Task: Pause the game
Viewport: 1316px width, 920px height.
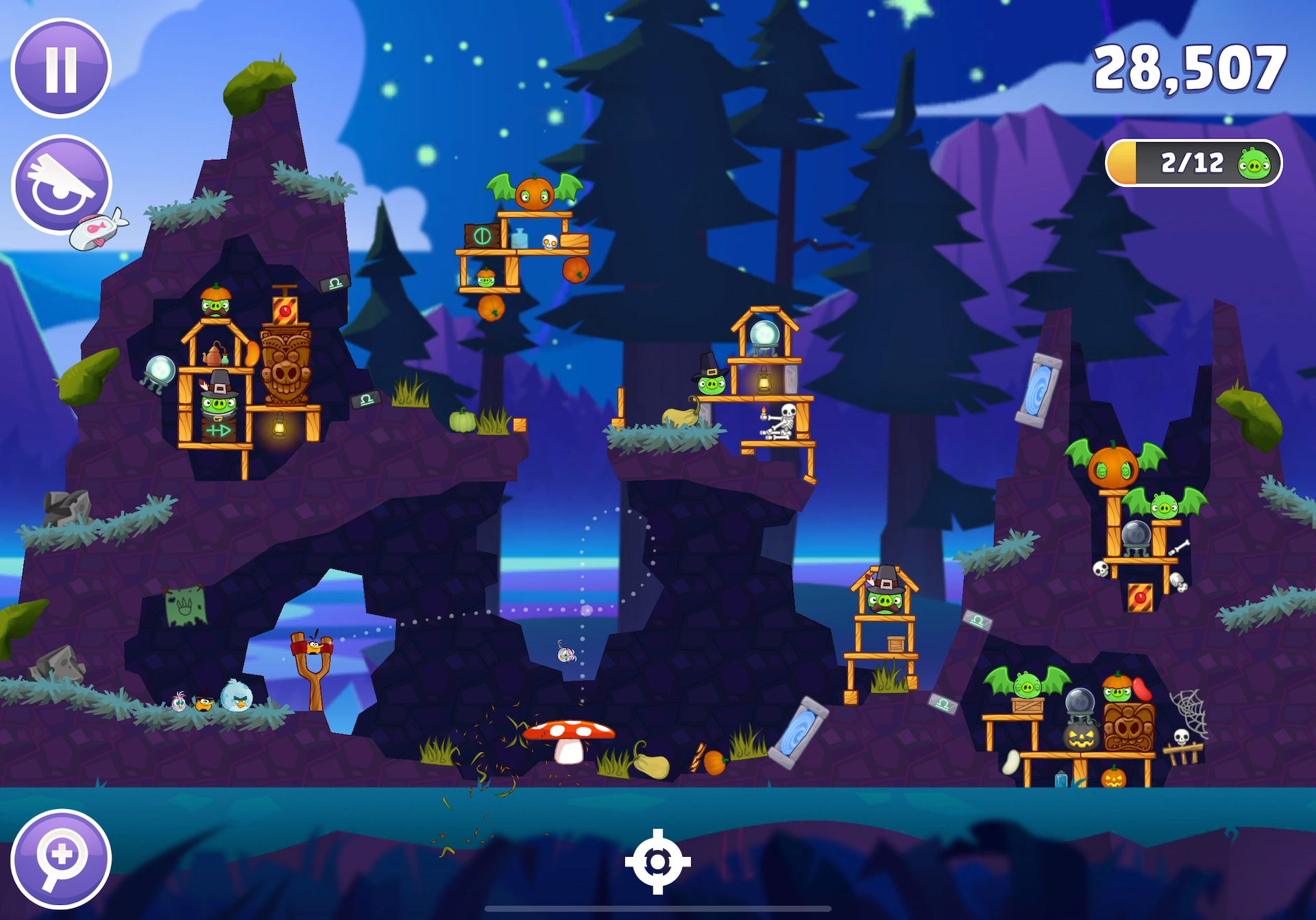Action: click(61, 68)
